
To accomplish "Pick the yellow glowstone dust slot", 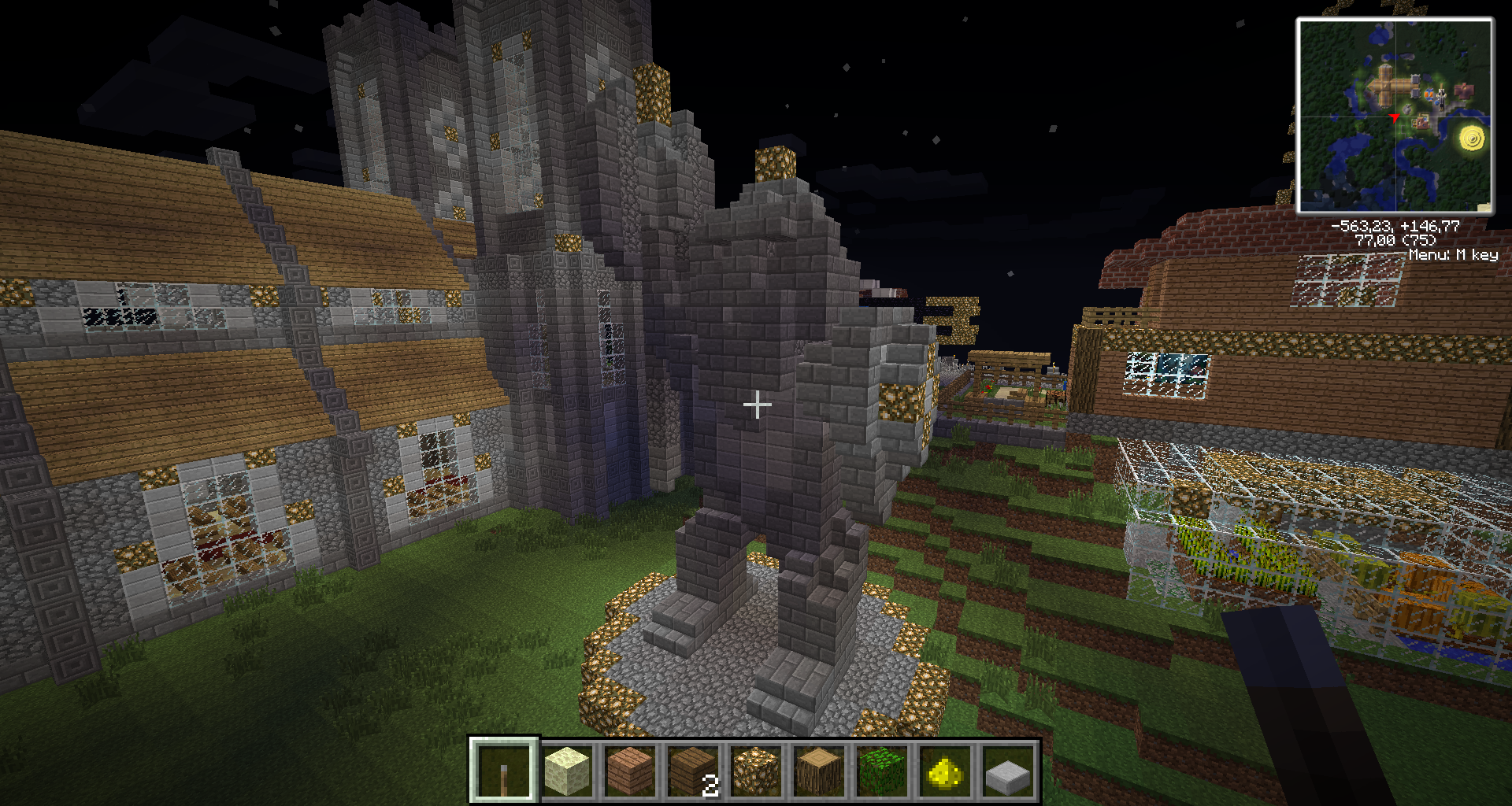I will [x=945, y=770].
